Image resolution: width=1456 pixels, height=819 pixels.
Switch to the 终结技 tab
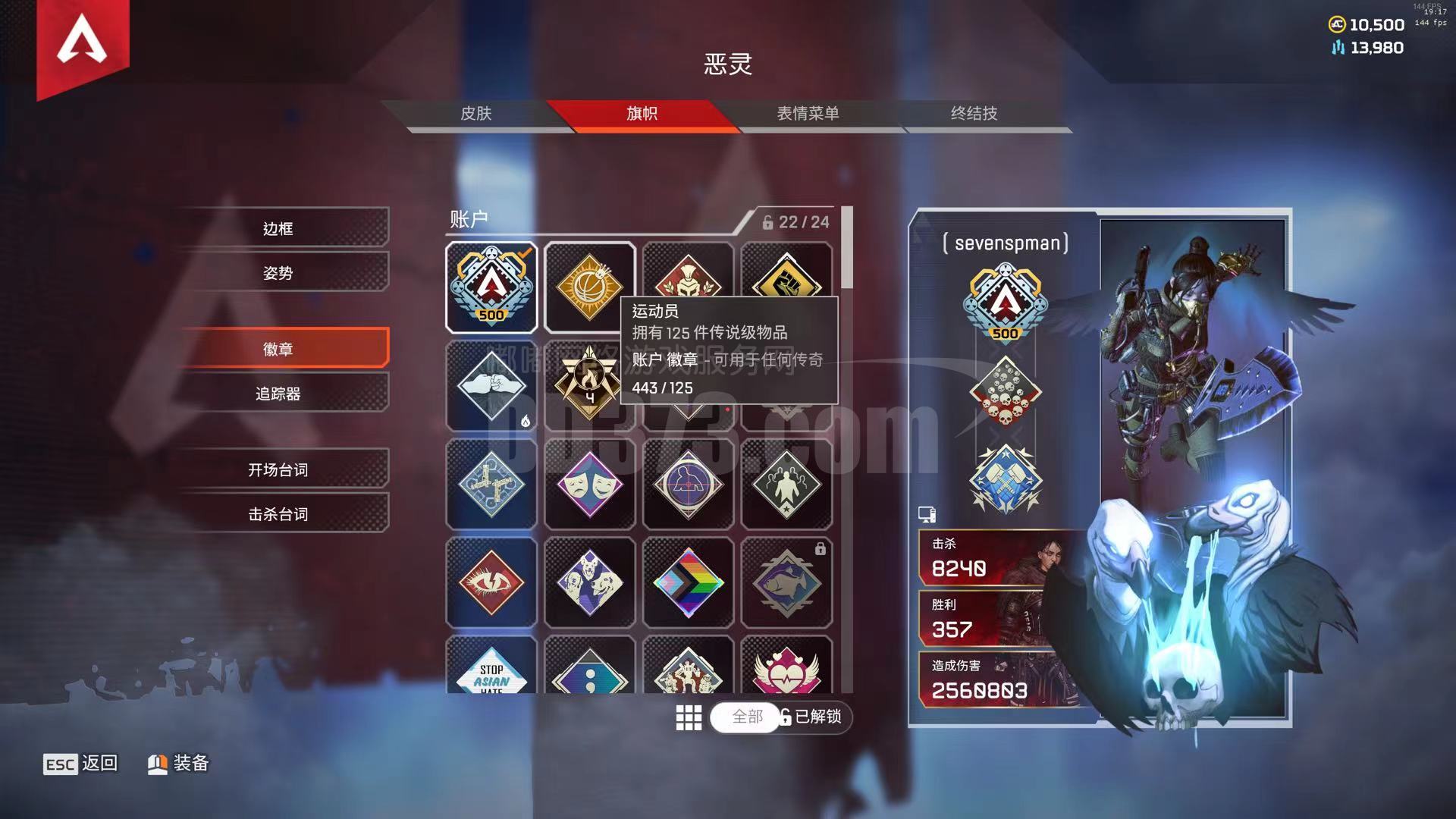(x=974, y=114)
